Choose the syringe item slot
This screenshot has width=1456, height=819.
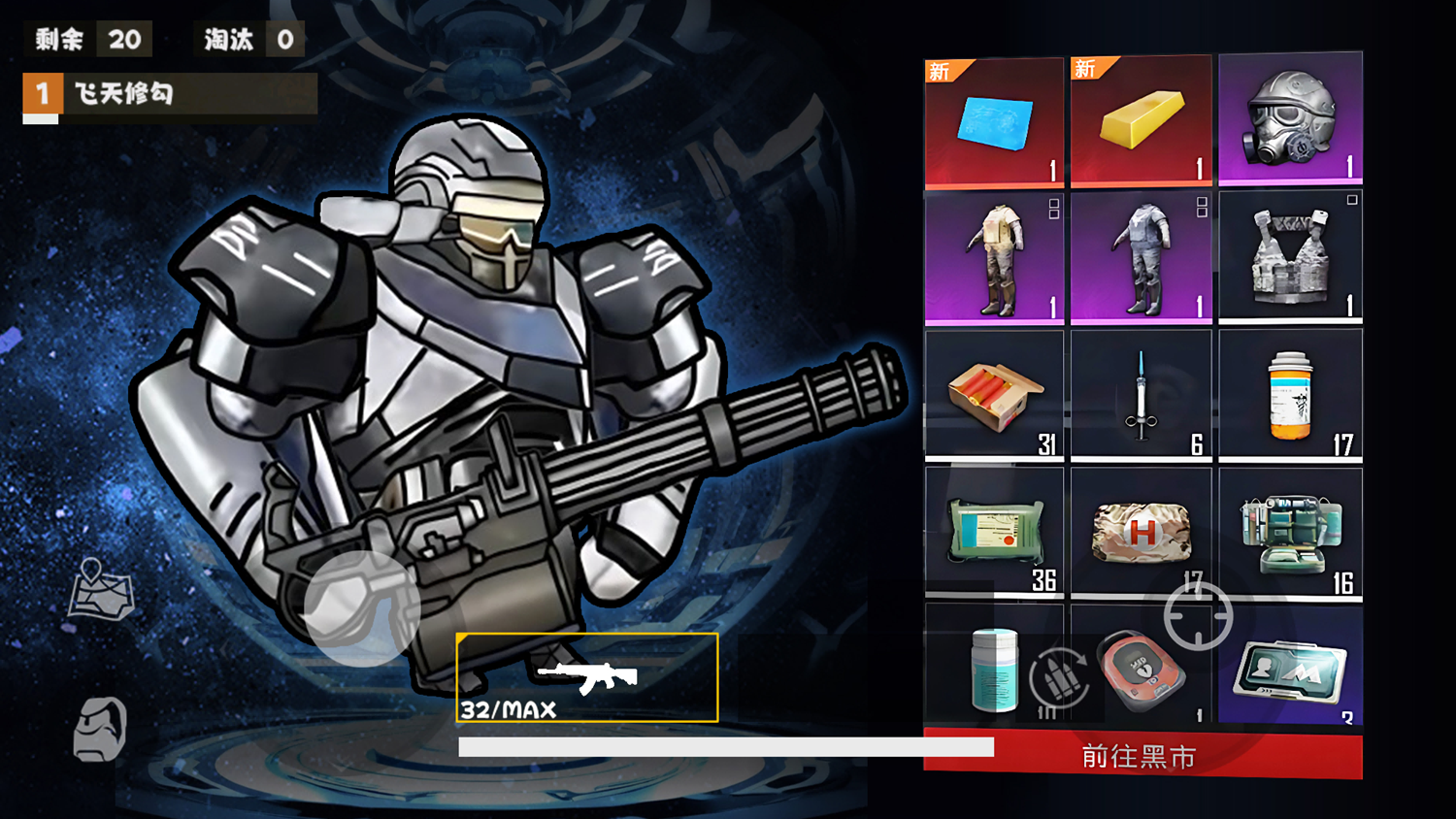pyautogui.click(x=1142, y=395)
